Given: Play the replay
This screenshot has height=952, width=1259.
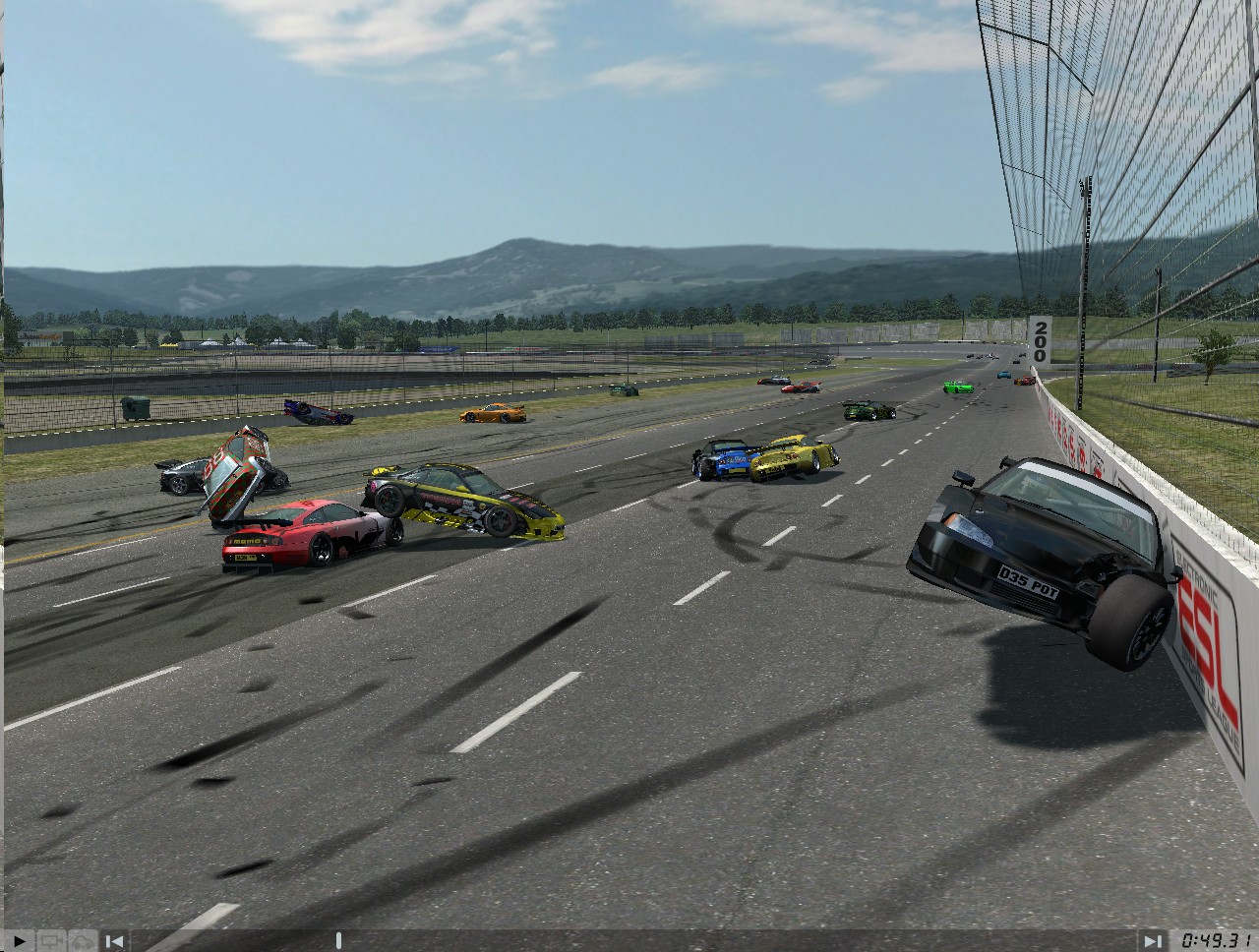Looking at the screenshot, I should pos(19,940).
